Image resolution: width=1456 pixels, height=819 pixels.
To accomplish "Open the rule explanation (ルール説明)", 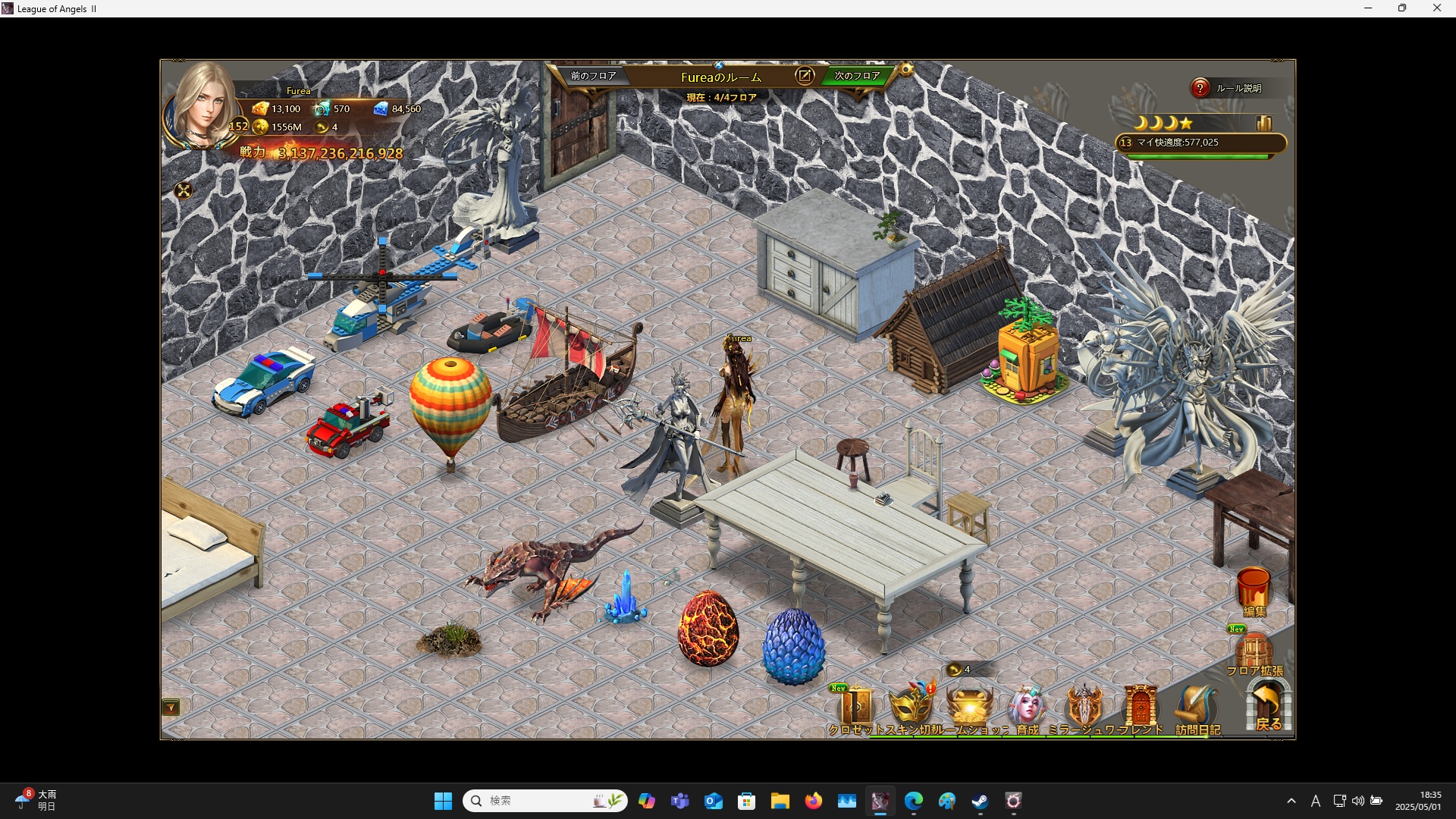I will 1200,88.
